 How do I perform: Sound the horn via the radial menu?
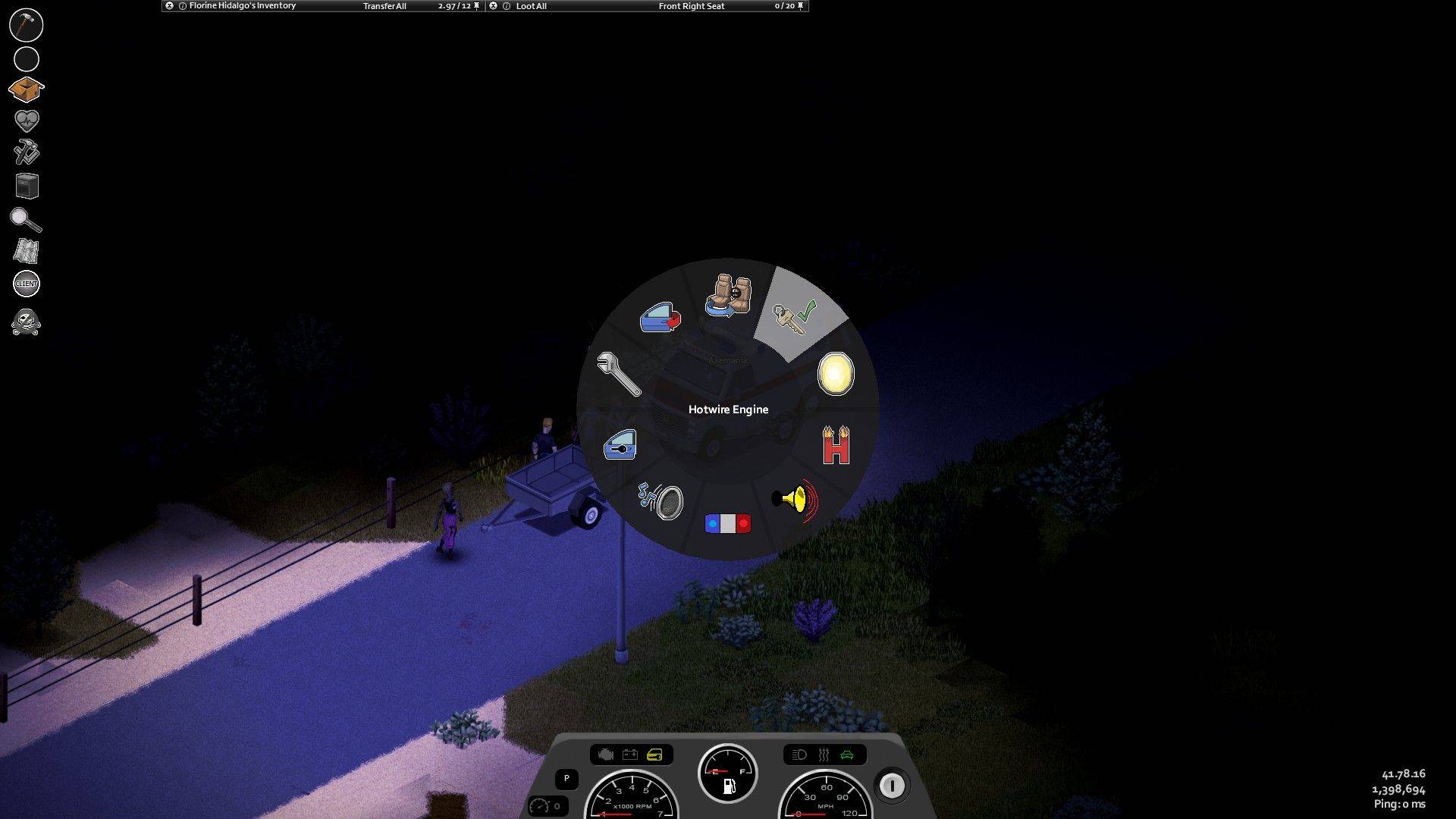tap(795, 500)
